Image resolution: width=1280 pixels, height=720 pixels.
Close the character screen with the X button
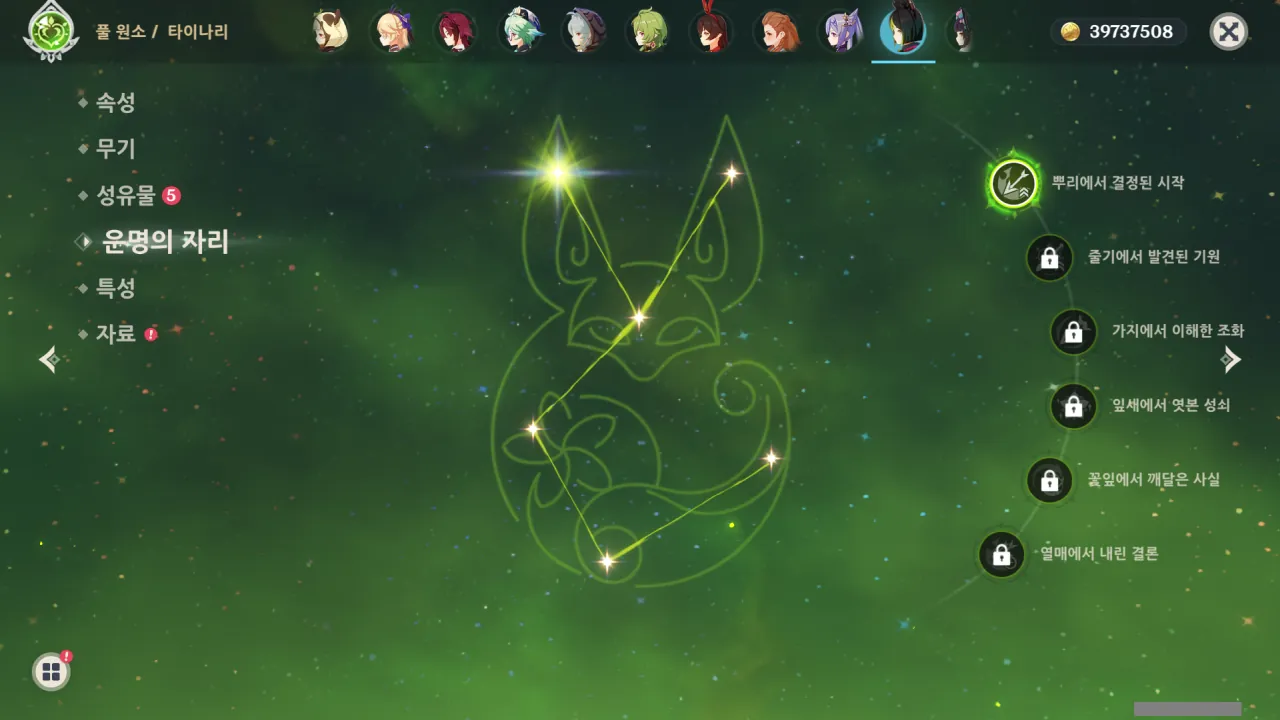(x=1228, y=32)
